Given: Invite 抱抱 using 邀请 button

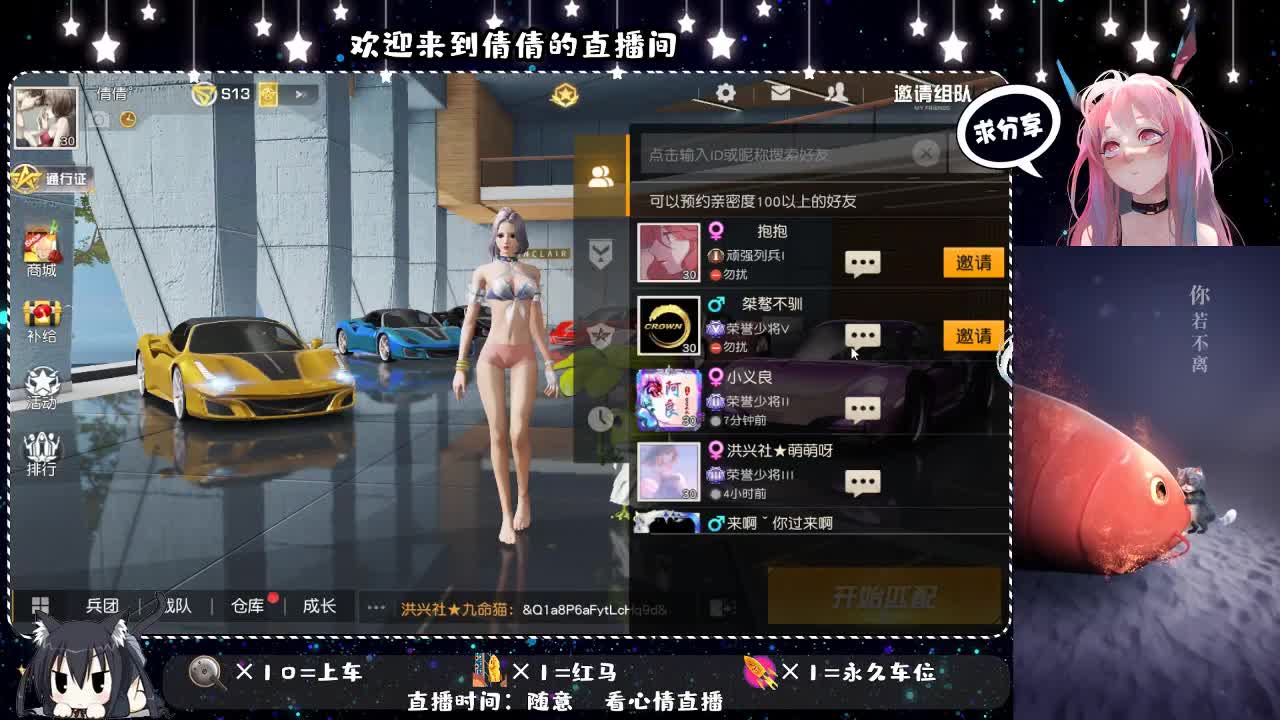Looking at the screenshot, I should (971, 261).
